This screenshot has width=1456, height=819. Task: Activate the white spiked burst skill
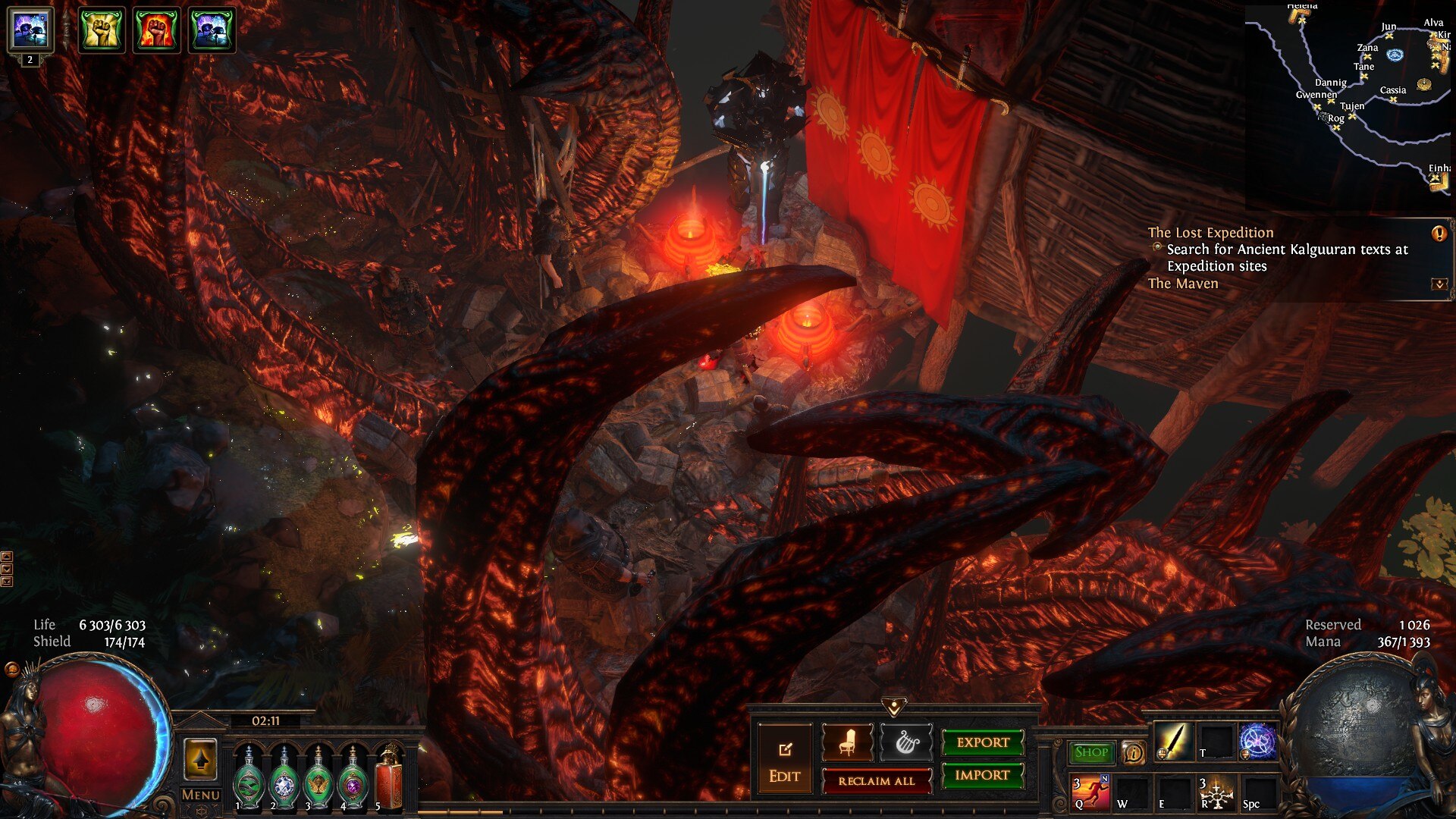tap(1216, 792)
